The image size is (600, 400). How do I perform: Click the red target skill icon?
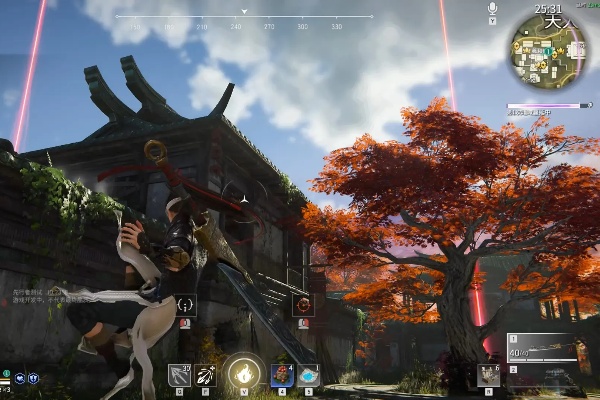[x=303, y=305]
